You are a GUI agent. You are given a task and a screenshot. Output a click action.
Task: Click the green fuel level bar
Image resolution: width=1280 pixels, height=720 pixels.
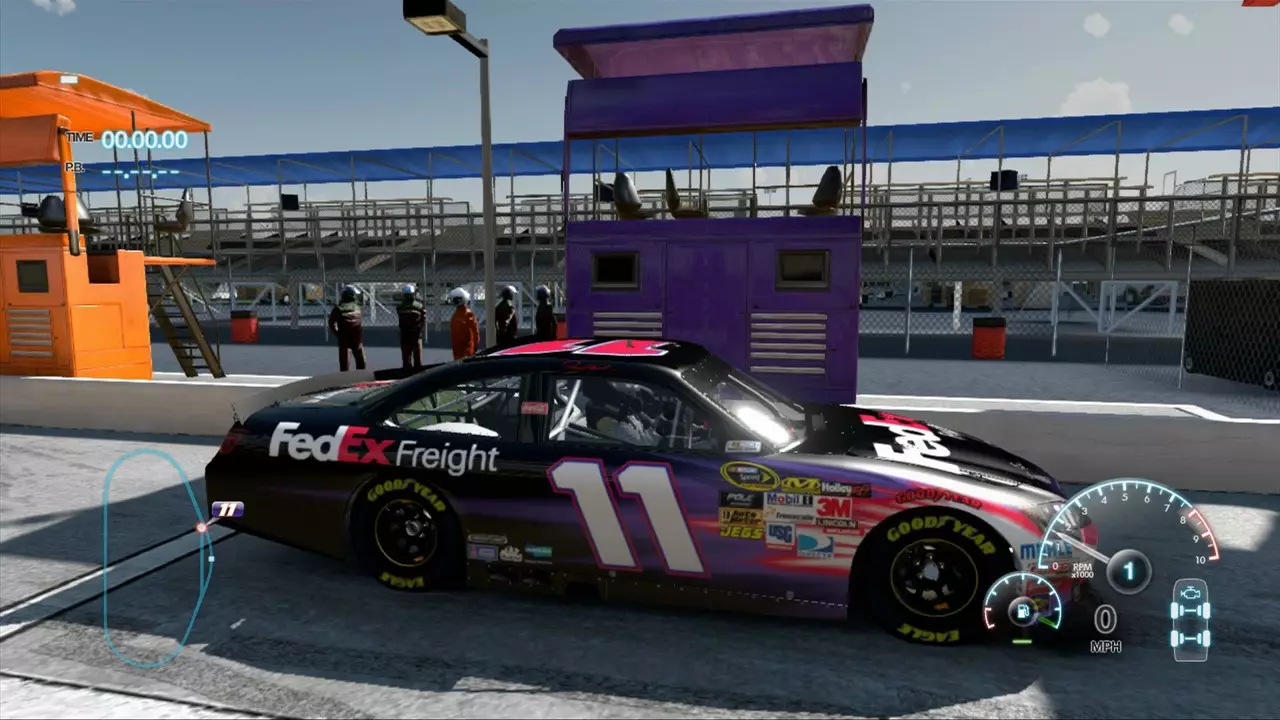tap(1022, 641)
